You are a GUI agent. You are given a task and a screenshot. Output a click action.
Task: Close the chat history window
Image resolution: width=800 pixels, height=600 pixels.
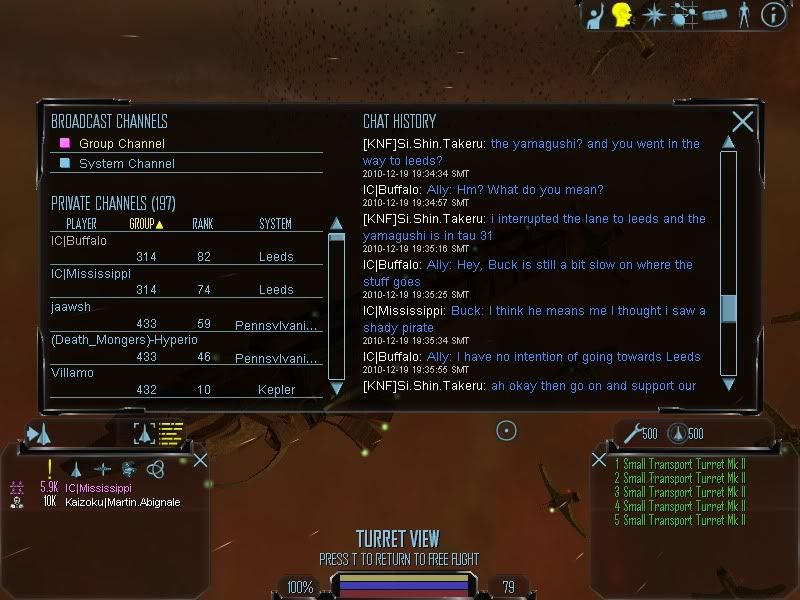(742, 122)
